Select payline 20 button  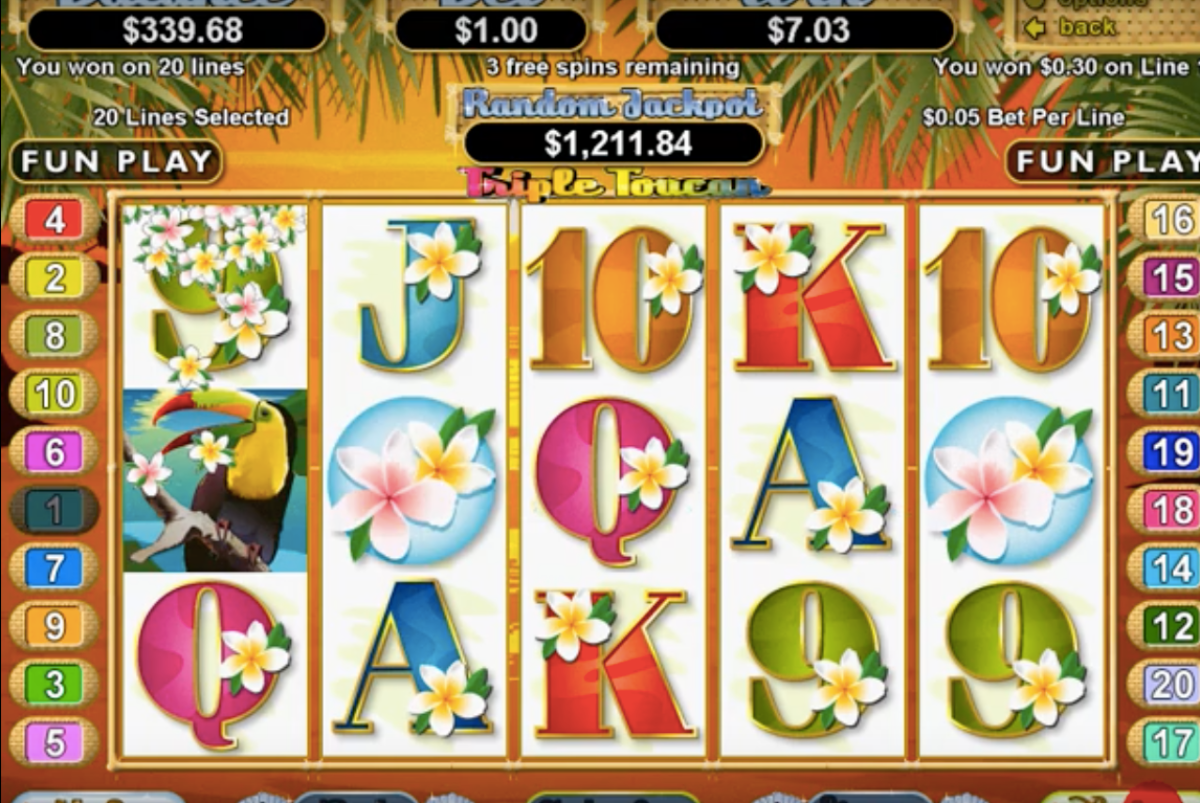coord(1170,685)
